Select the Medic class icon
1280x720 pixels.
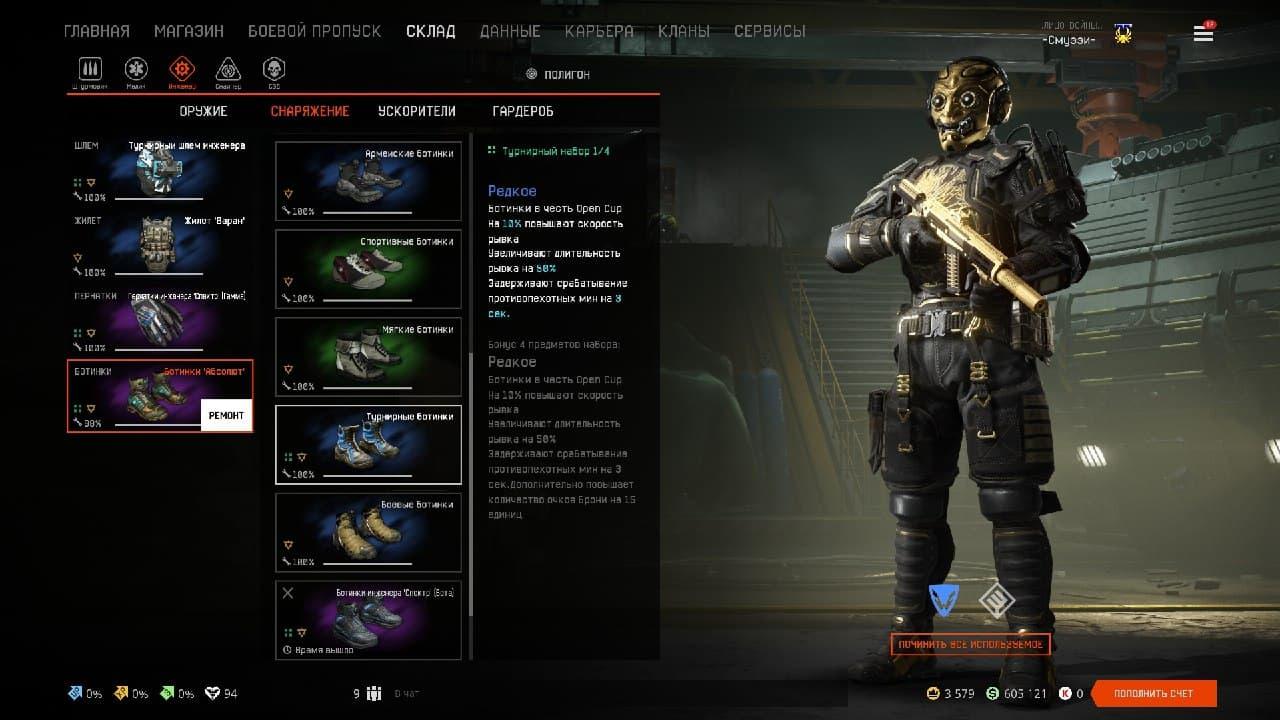point(136,70)
